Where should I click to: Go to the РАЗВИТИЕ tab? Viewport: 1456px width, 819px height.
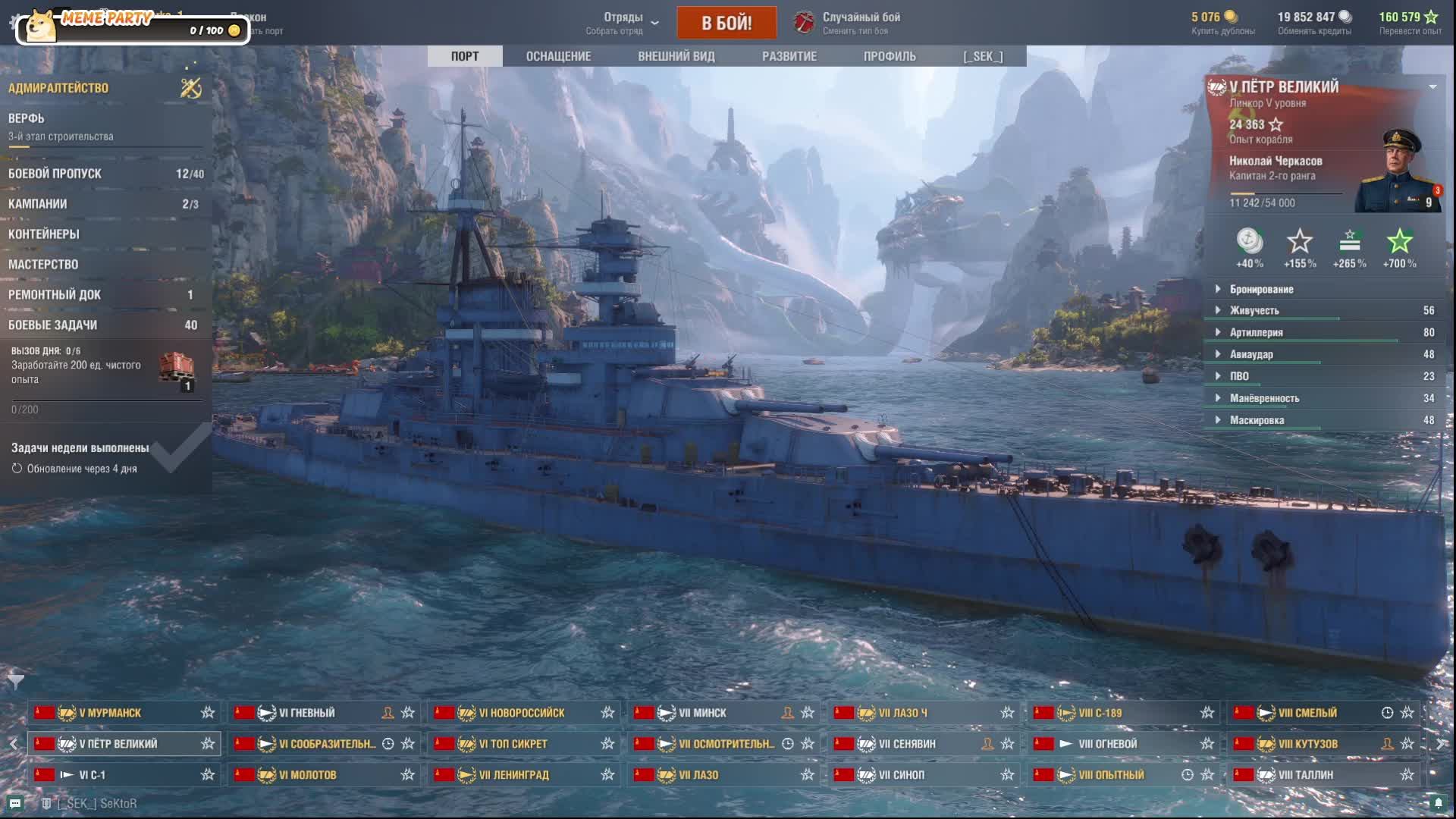[789, 56]
